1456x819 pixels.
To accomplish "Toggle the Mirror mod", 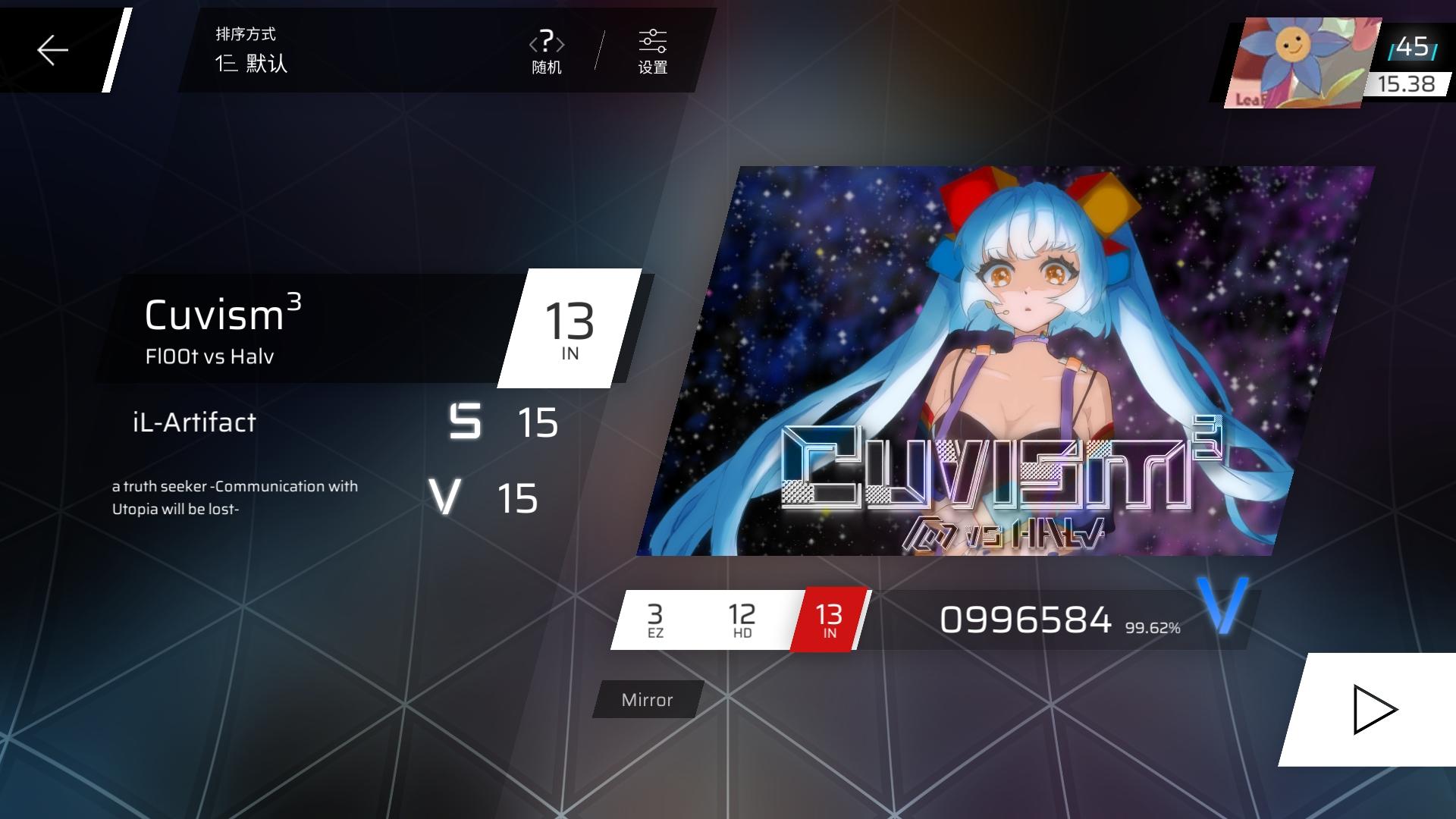I will tap(646, 699).
